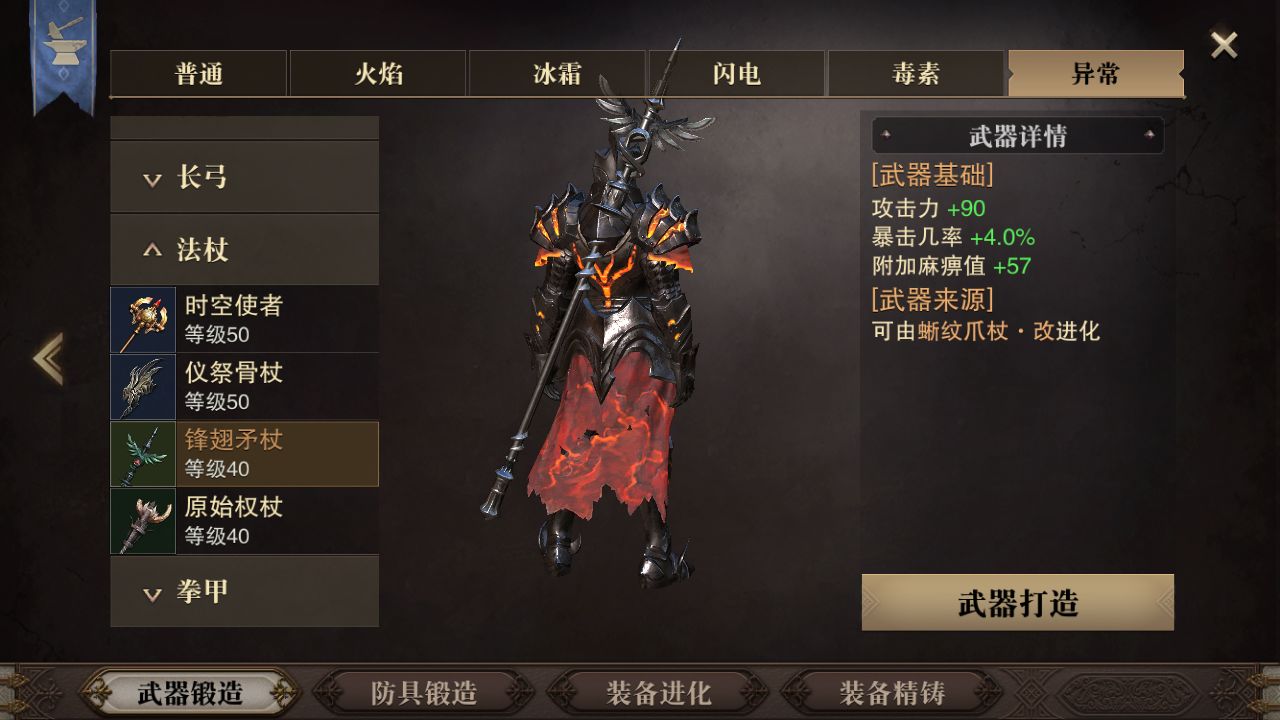Go to the 装备进化 equipment evolution section
This screenshot has height=720, width=1280.
pyautogui.click(x=658, y=692)
